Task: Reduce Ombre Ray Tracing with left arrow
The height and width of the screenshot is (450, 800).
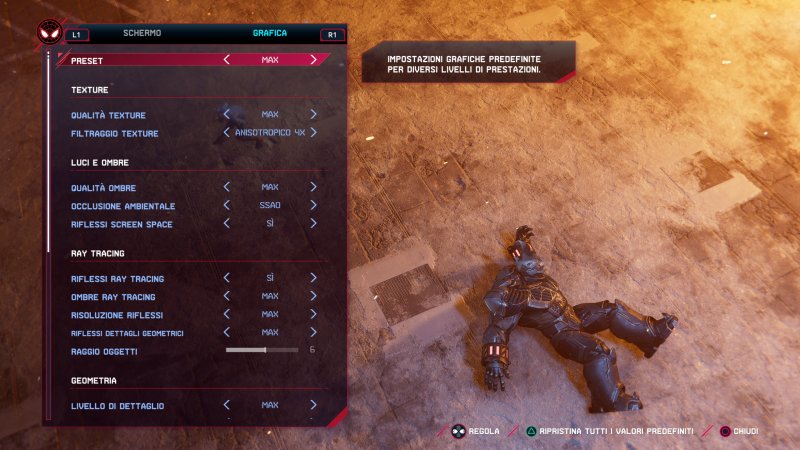Action: pyautogui.click(x=226, y=296)
